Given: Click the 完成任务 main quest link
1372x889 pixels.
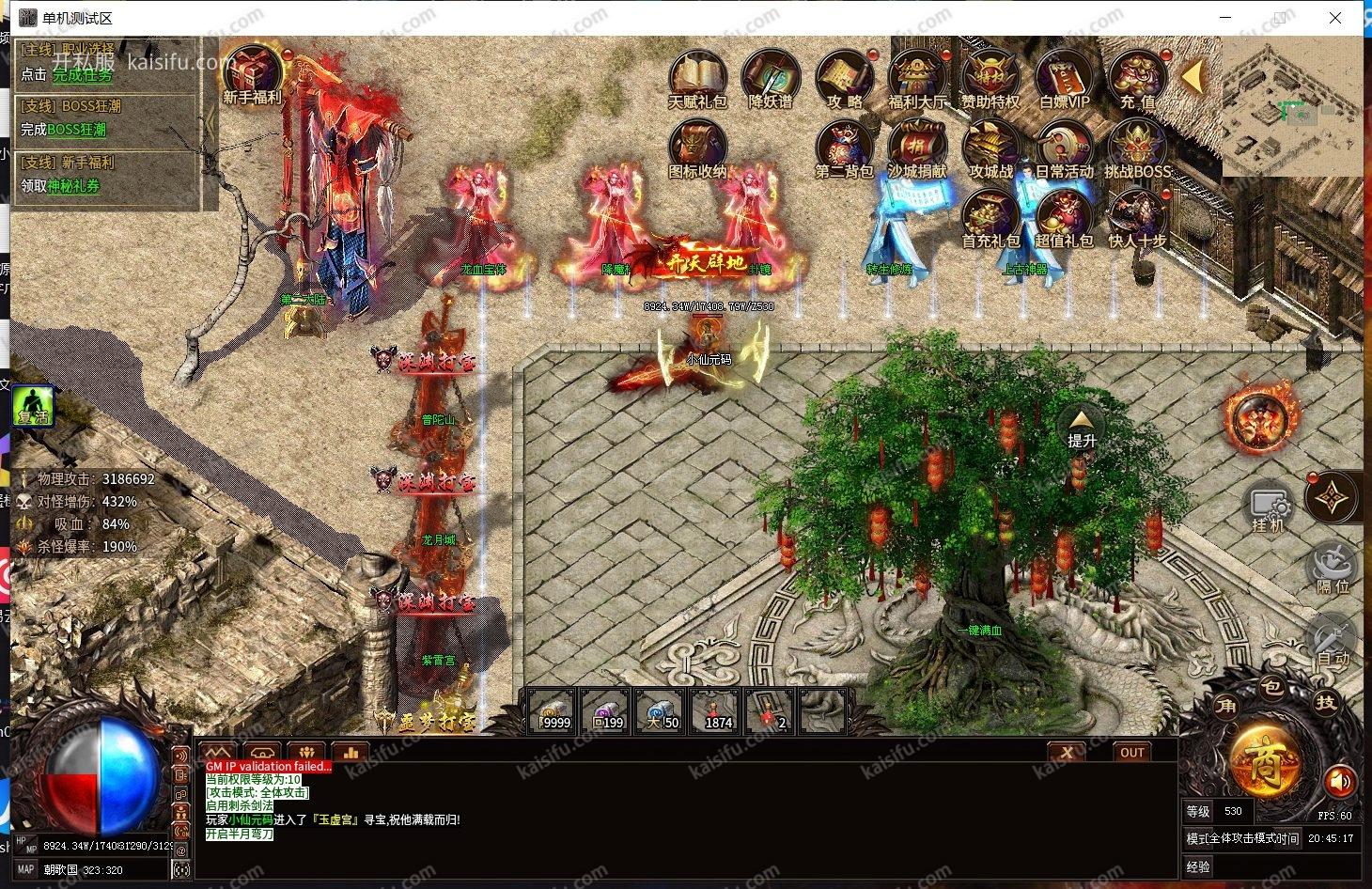Looking at the screenshot, I should point(82,74).
